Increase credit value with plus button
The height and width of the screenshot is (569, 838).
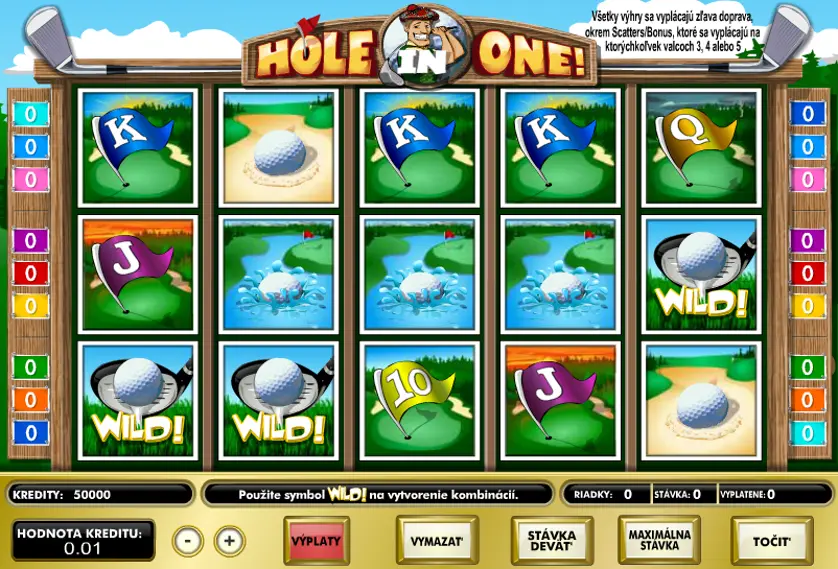pos(229,541)
